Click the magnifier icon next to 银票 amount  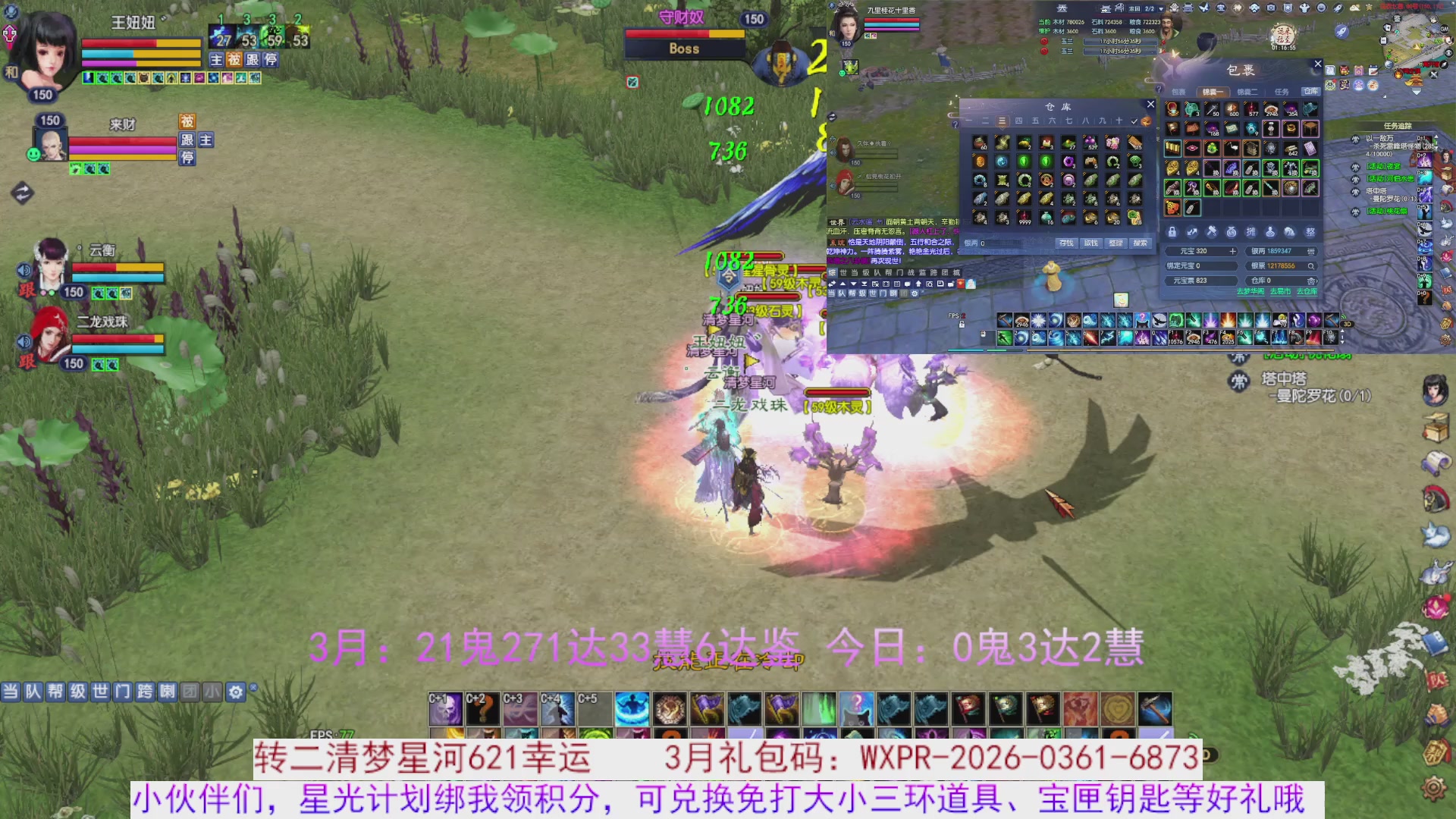[1312, 267]
